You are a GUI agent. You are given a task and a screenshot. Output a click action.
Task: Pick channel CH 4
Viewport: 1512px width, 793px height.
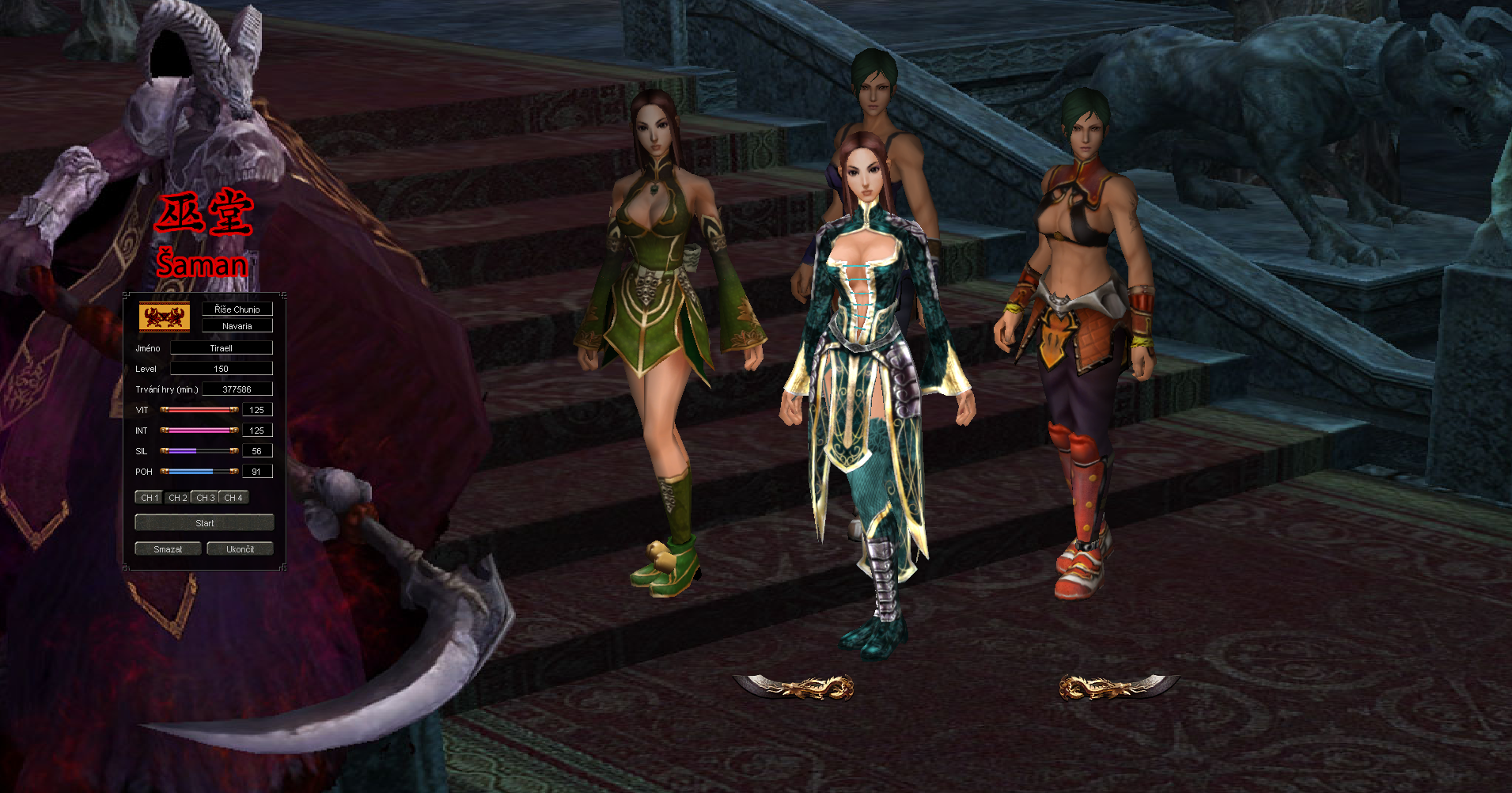tap(233, 497)
